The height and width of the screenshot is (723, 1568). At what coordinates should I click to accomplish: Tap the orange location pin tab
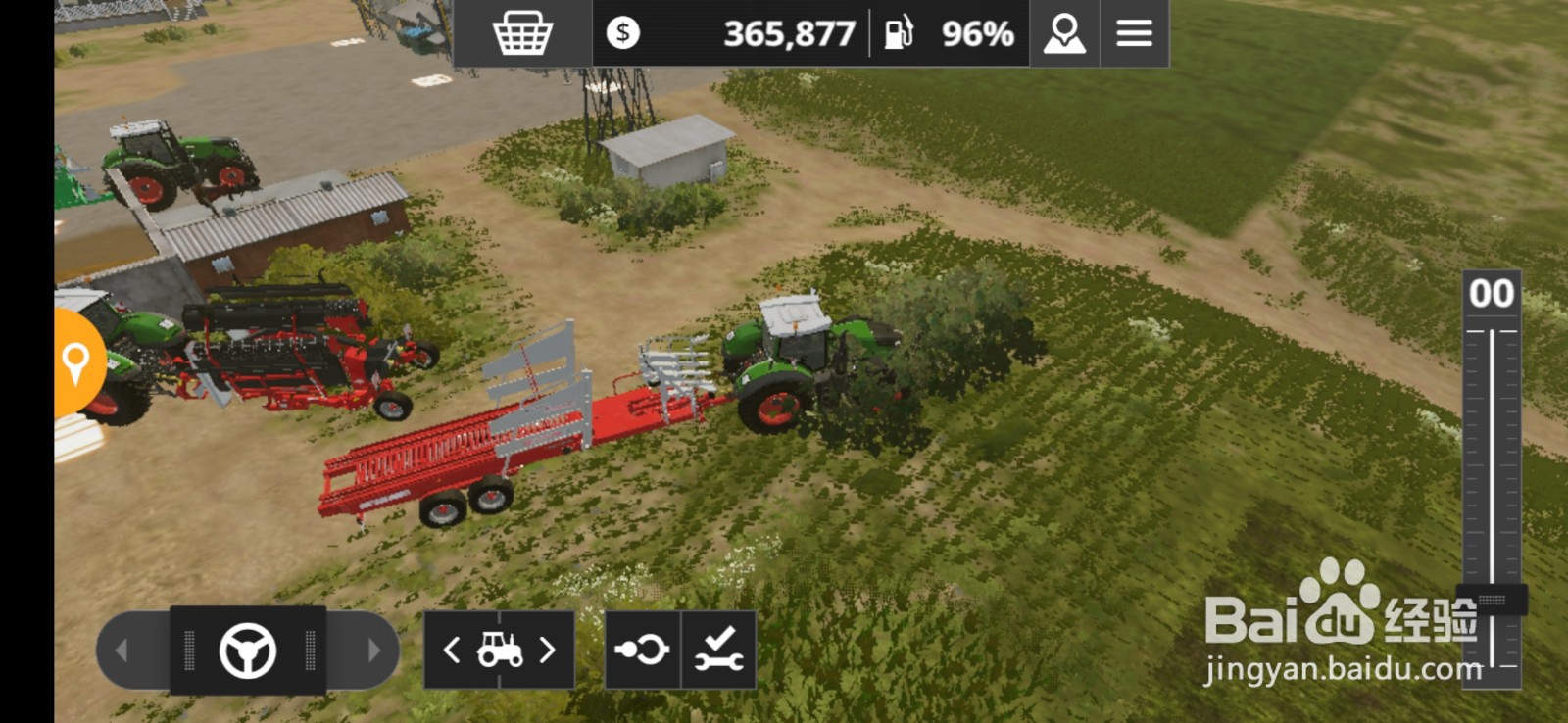pos(75,362)
